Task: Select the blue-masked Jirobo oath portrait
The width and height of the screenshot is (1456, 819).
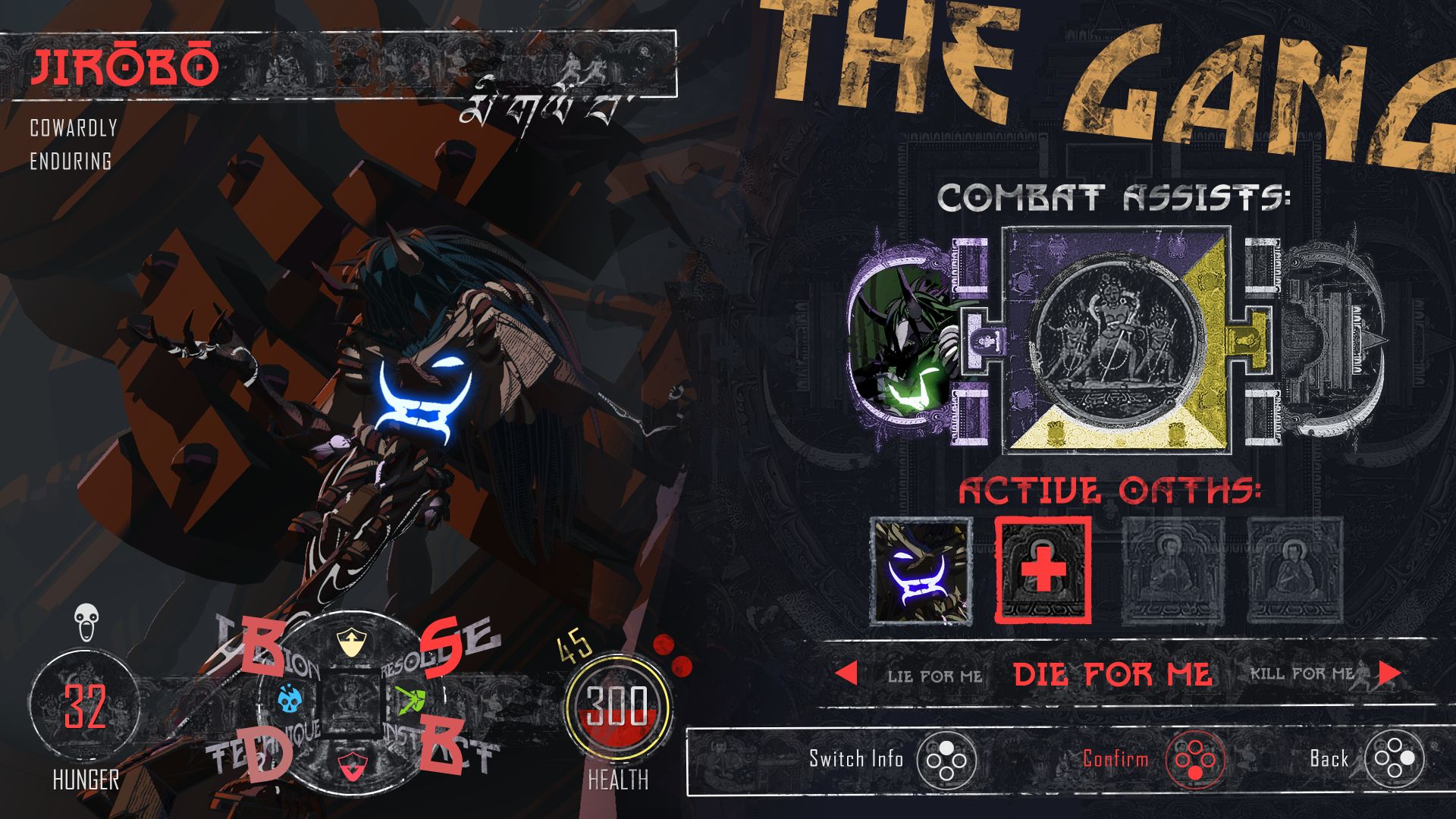Action: [921, 572]
